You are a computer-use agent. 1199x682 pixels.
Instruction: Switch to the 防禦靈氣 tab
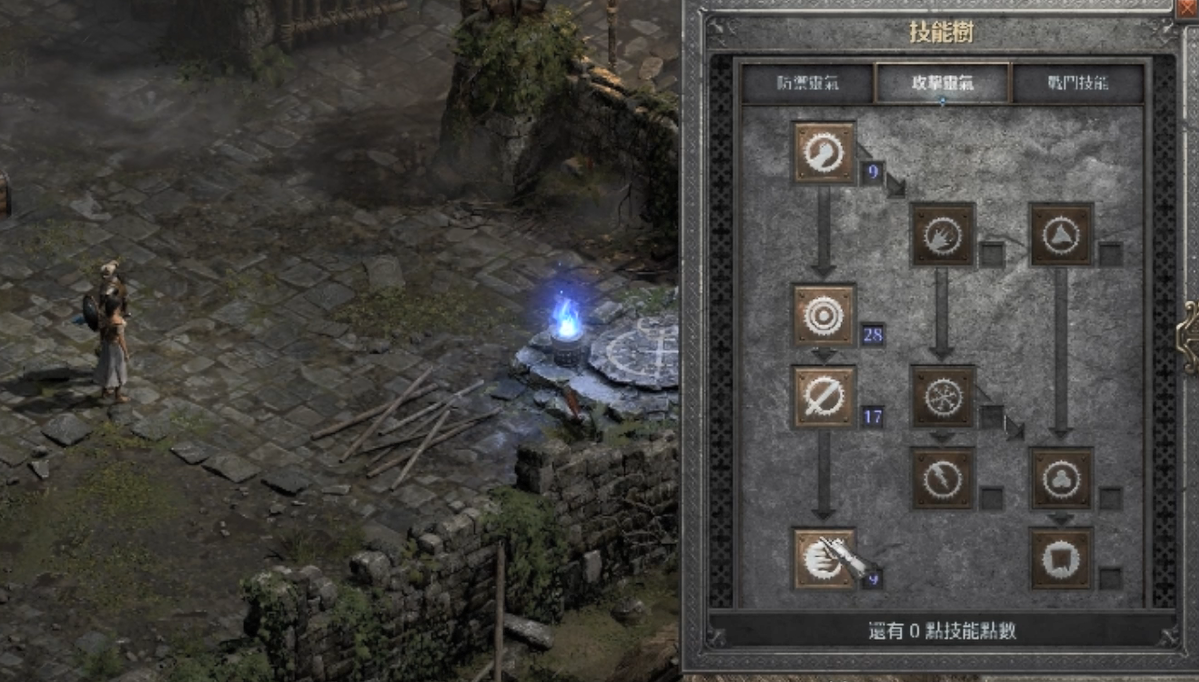point(808,83)
